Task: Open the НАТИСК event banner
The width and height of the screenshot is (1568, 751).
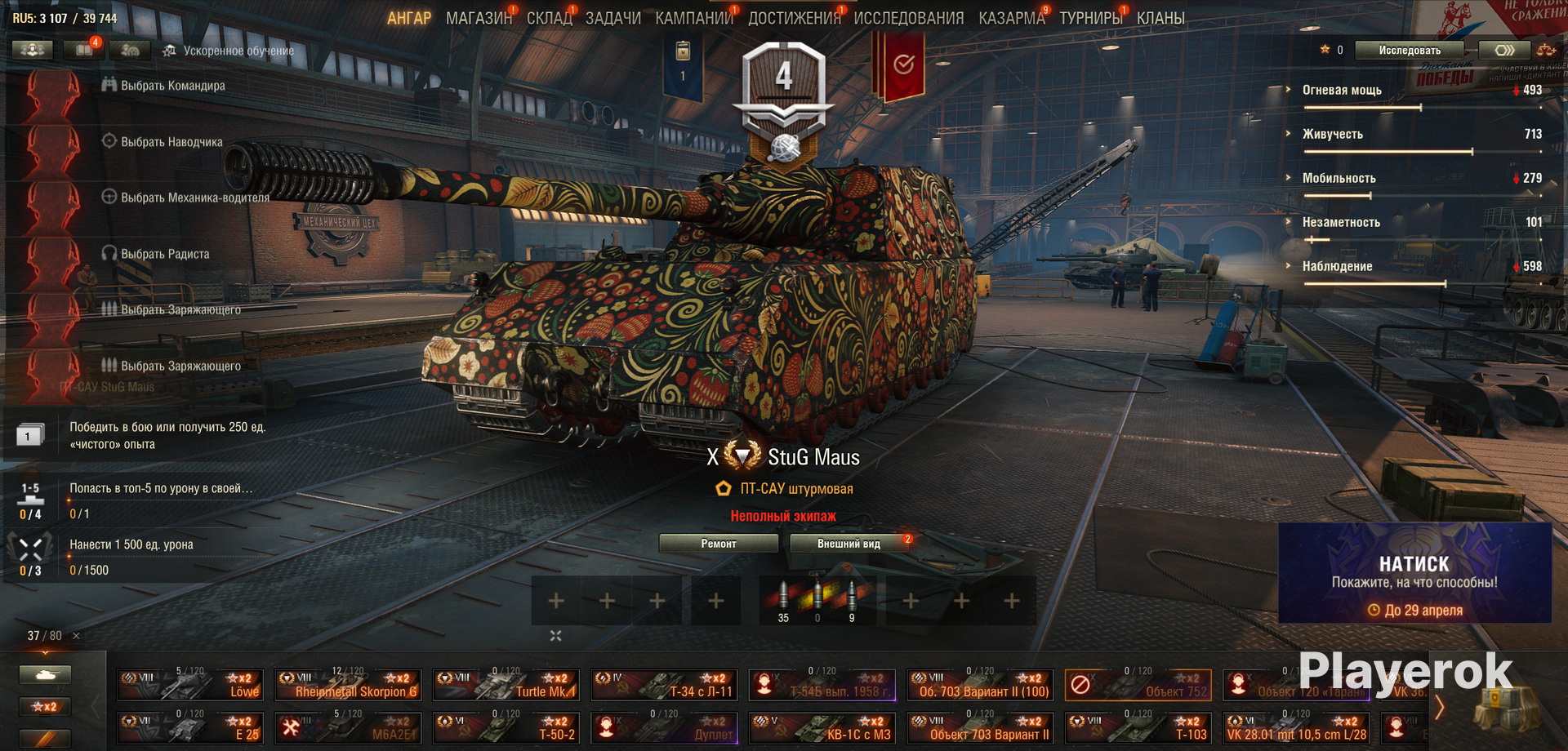Action: pyautogui.click(x=1414, y=573)
